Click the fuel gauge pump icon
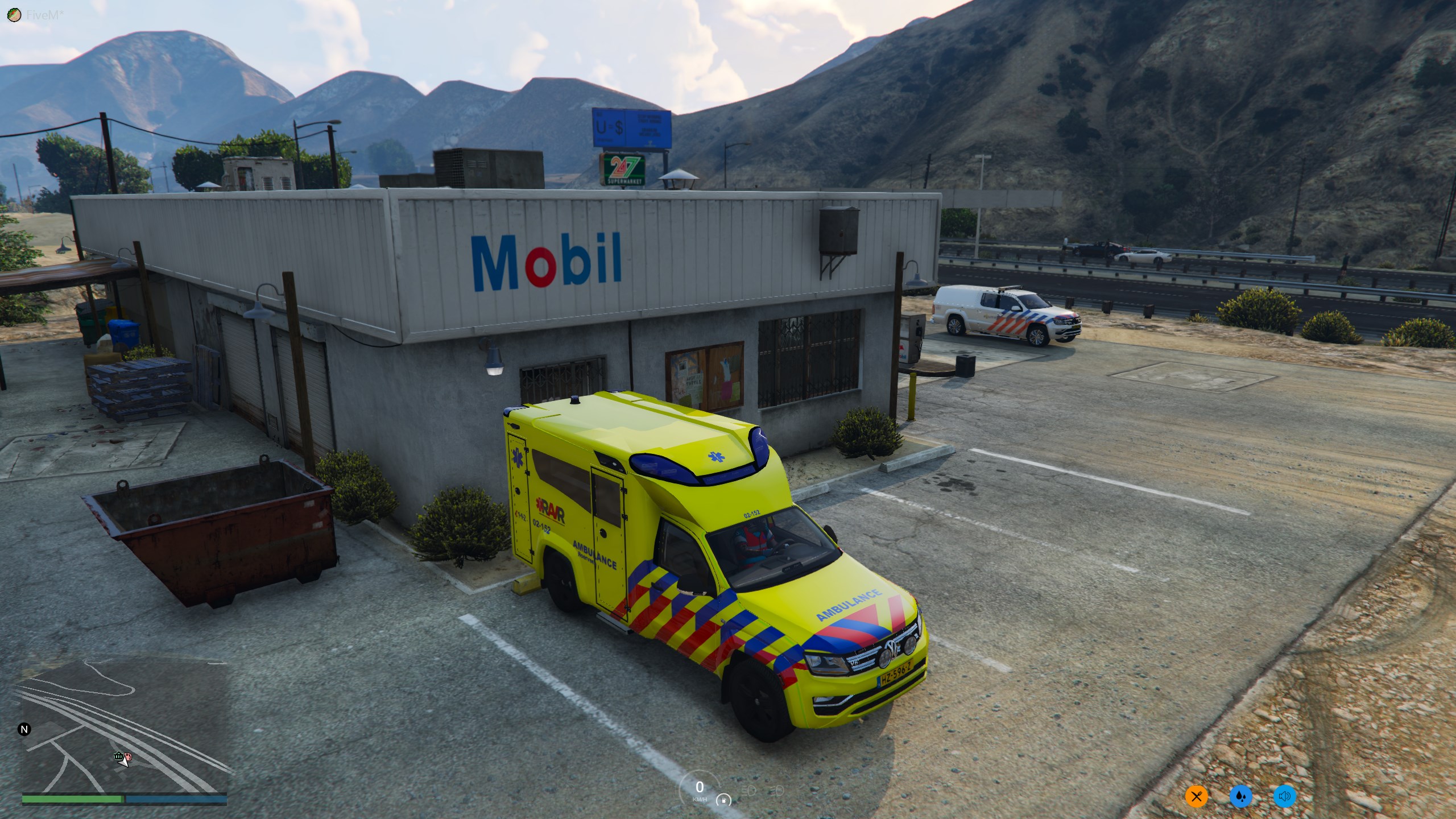 pyautogui.click(x=723, y=800)
